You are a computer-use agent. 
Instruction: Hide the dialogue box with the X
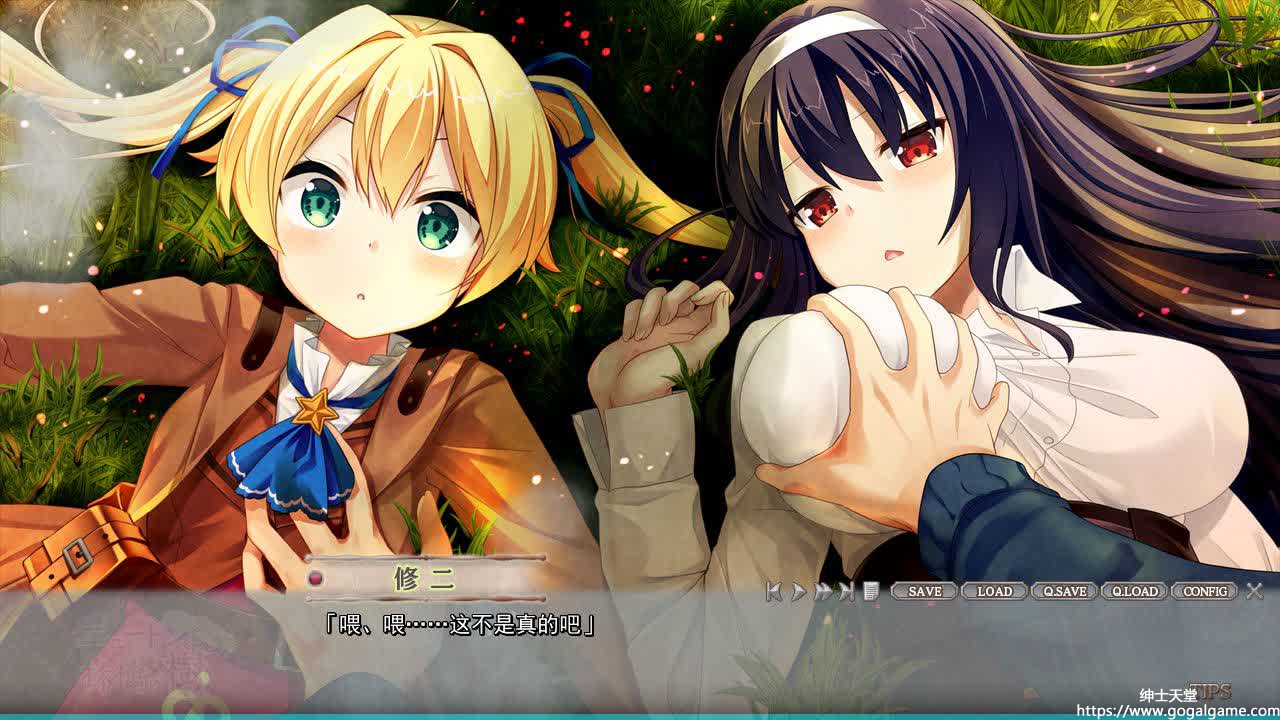pyautogui.click(x=1255, y=591)
